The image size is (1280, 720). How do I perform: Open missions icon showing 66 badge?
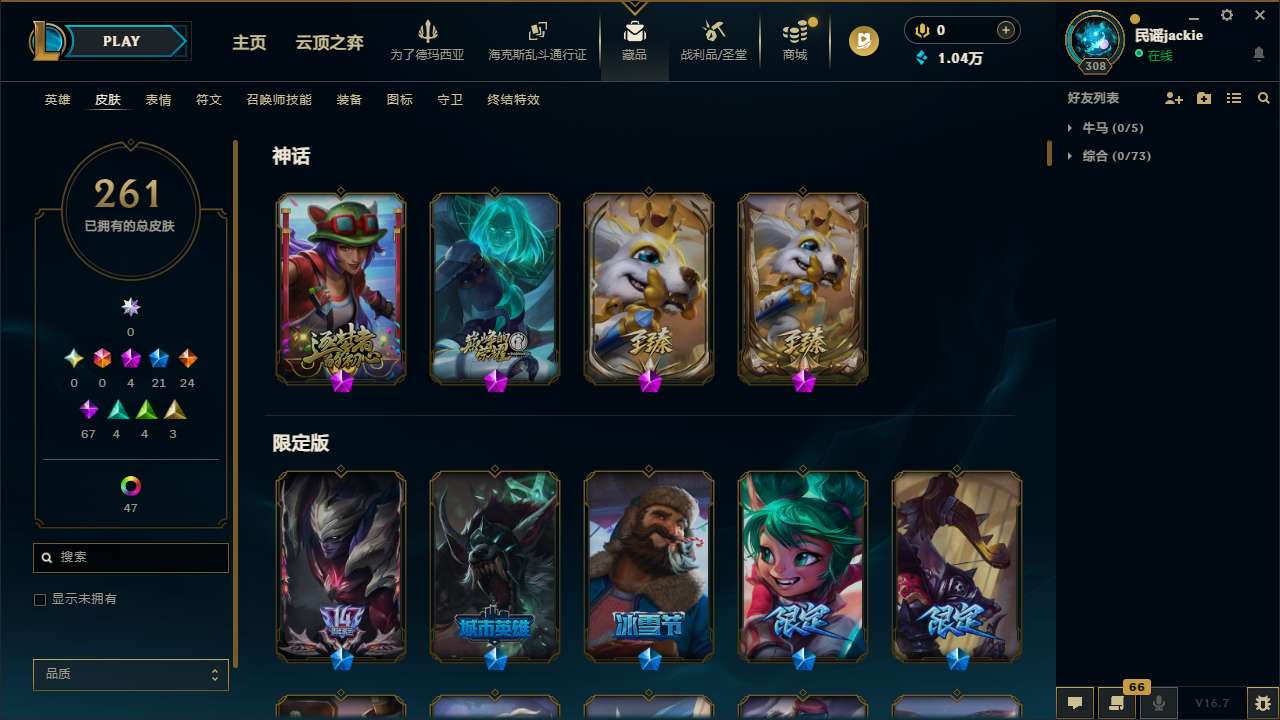click(x=1117, y=703)
